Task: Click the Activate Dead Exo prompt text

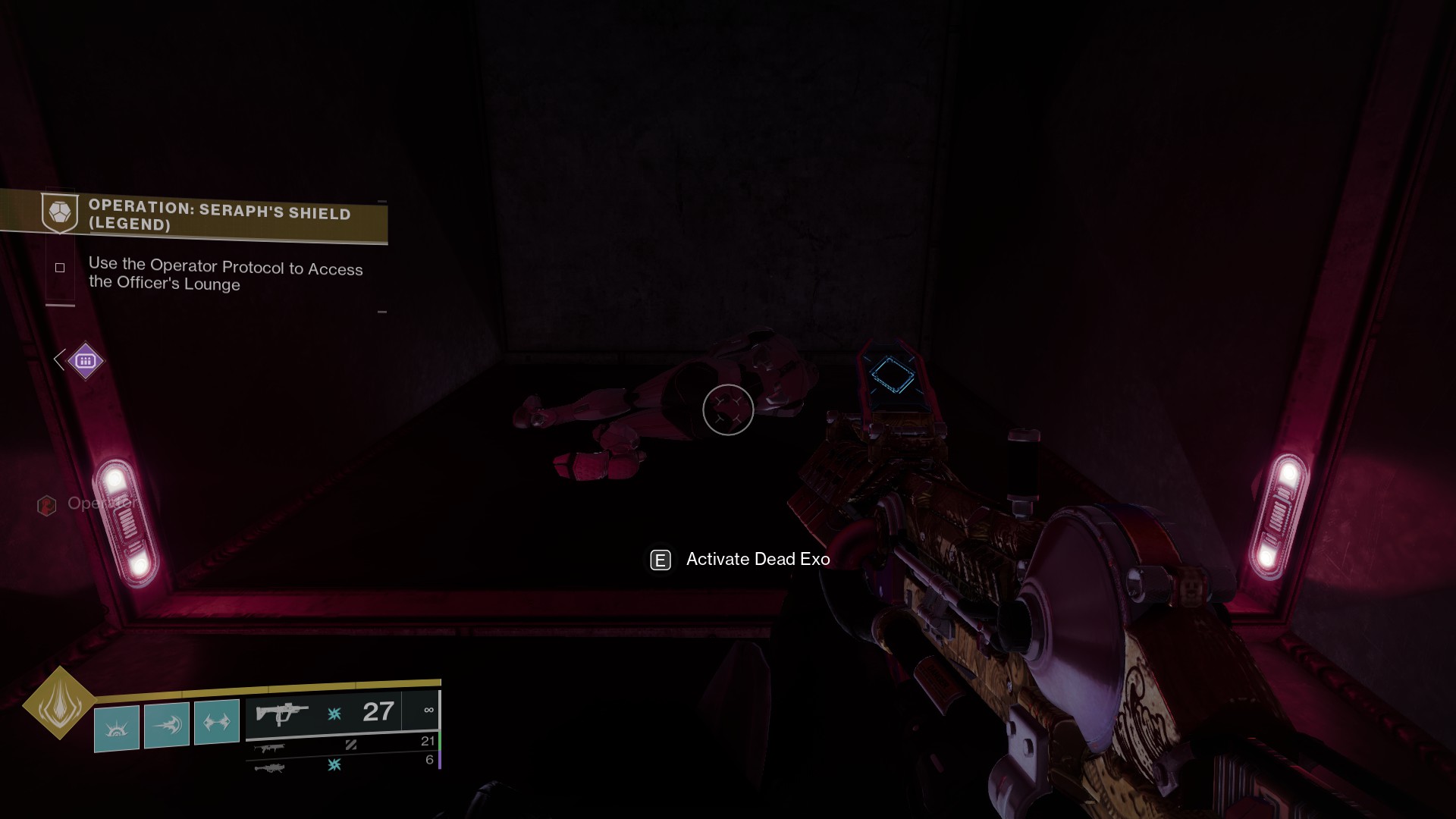Action: tap(757, 560)
